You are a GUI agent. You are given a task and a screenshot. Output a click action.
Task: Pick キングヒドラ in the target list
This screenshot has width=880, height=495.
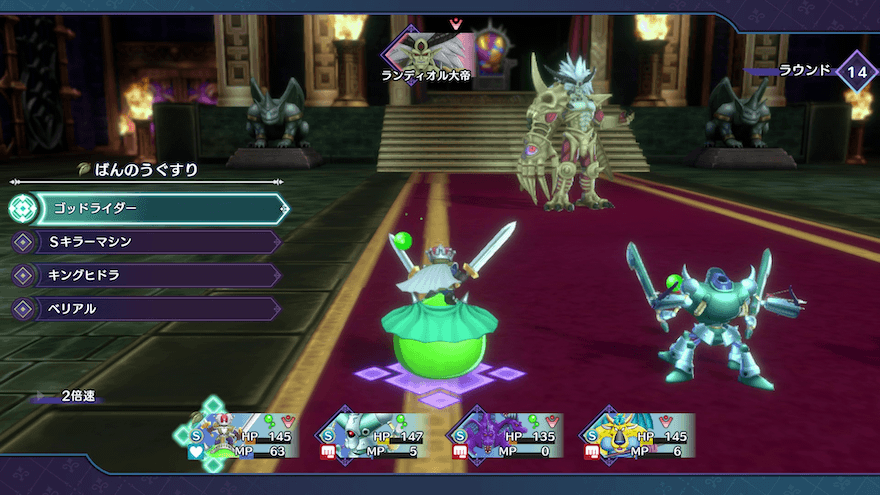click(x=150, y=275)
